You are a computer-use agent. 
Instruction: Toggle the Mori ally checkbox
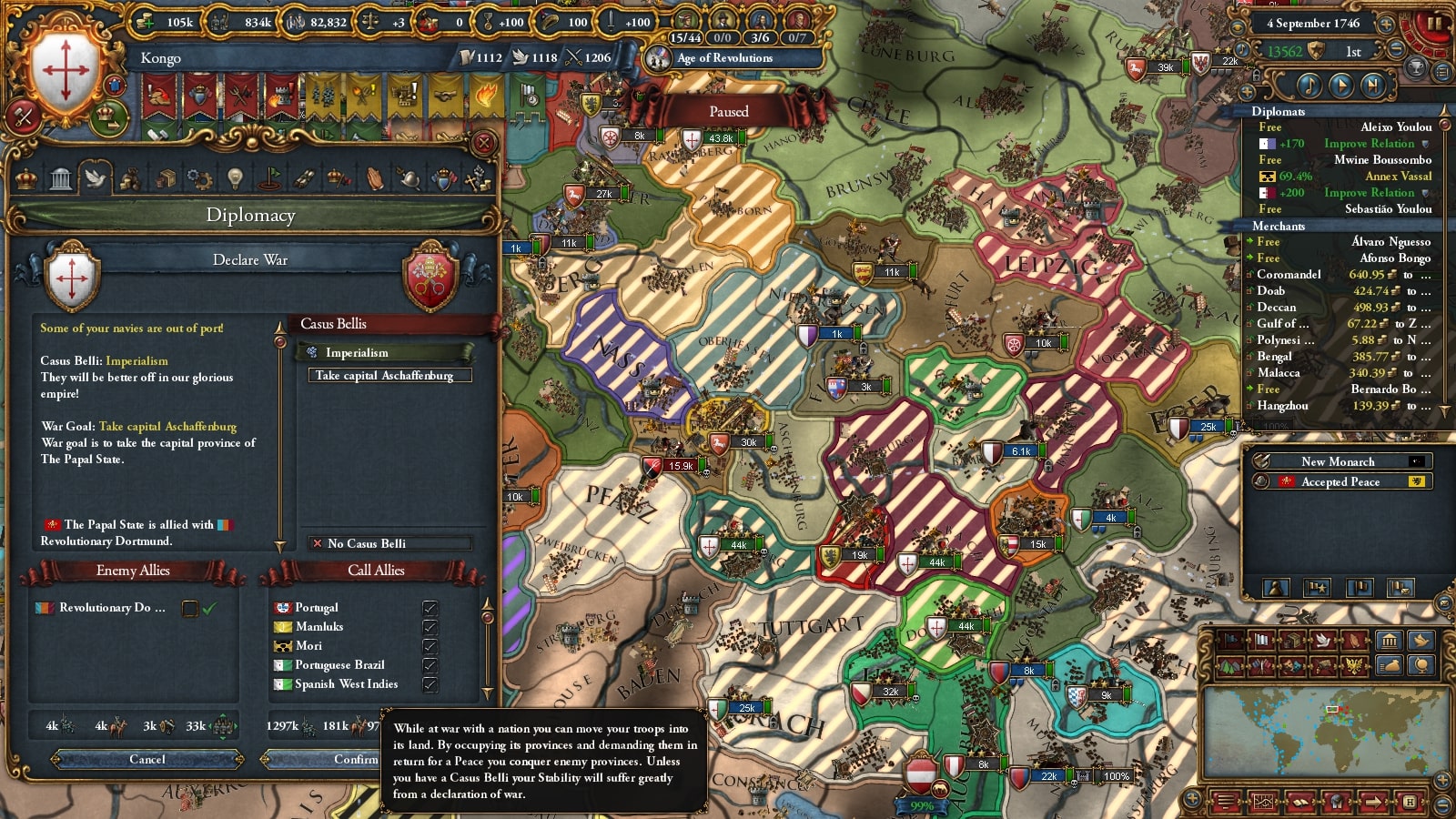click(430, 646)
